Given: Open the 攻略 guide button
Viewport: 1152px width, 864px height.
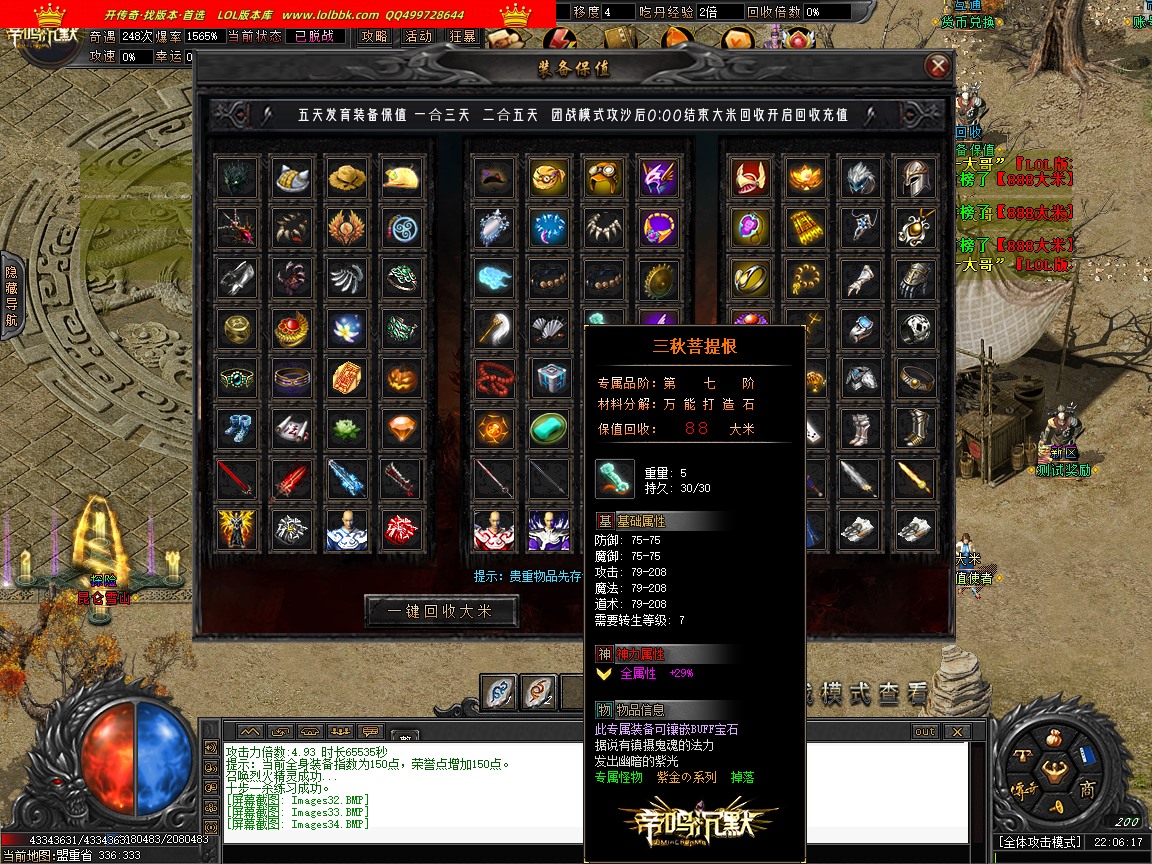Looking at the screenshot, I should point(375,36).
